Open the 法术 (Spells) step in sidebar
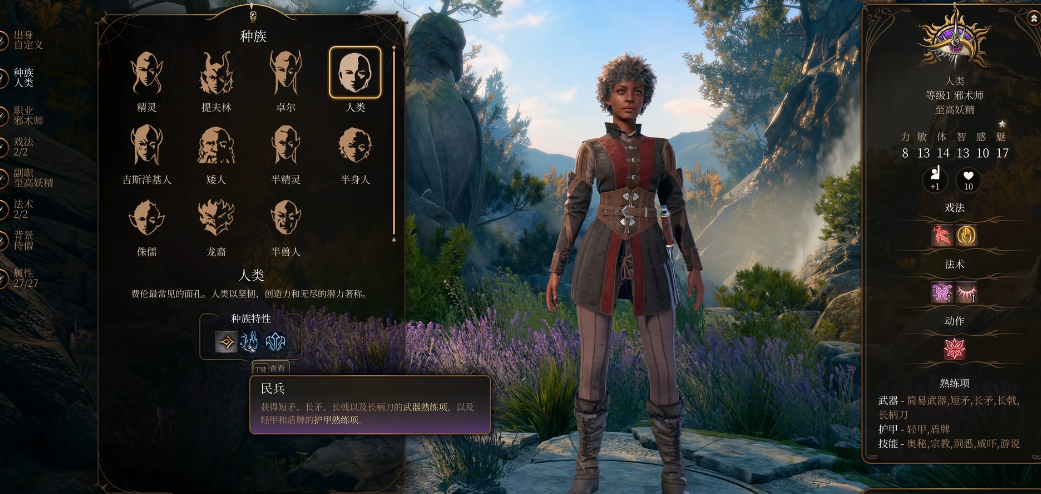The width and height of the screenshot is (1041, 494). [x=22, y=209]
